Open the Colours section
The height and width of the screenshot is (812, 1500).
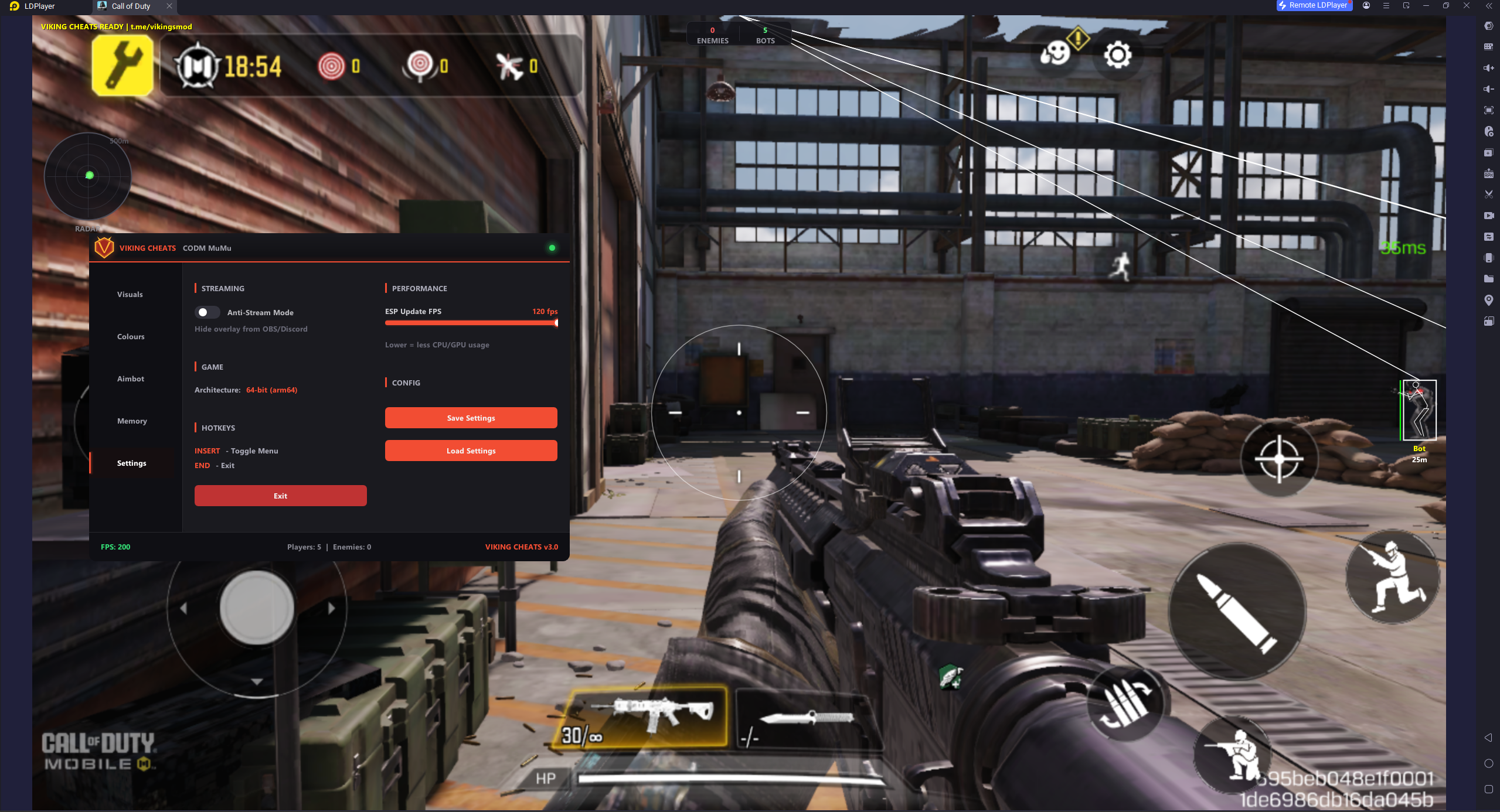[130, 336]
